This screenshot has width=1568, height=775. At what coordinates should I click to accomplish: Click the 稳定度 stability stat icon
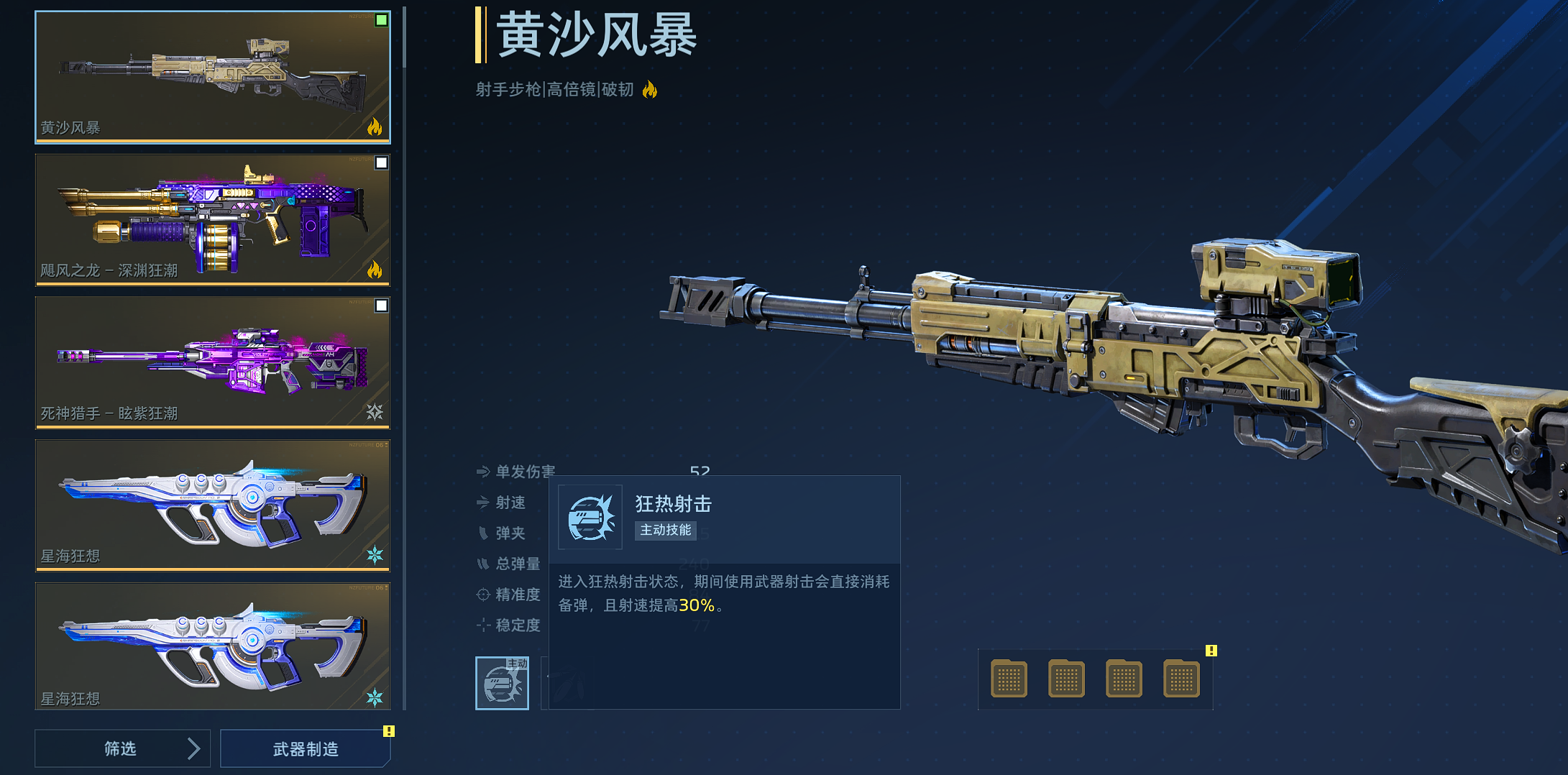click(483, 625)
